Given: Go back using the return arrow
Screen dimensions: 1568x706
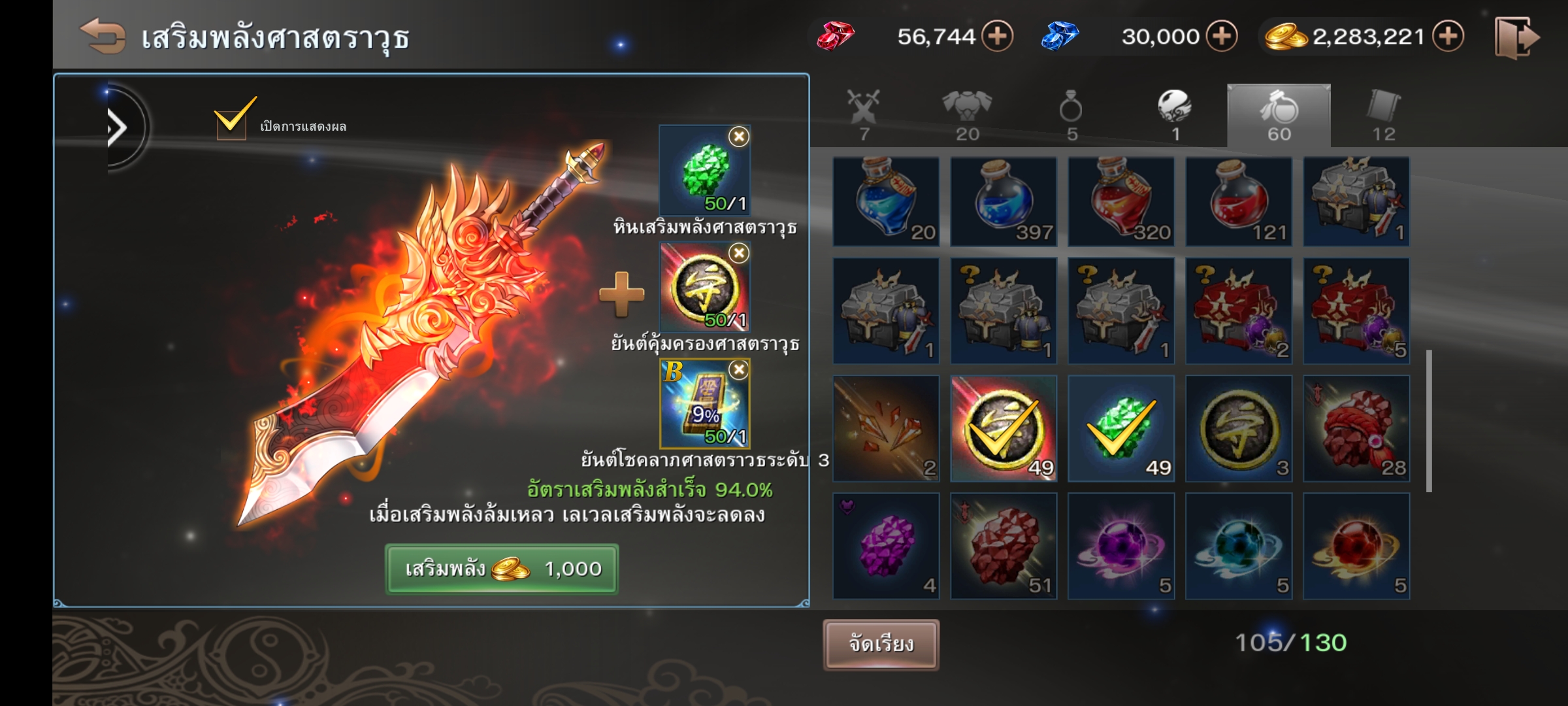Looking at the screenshot, I should click(103, 35).
